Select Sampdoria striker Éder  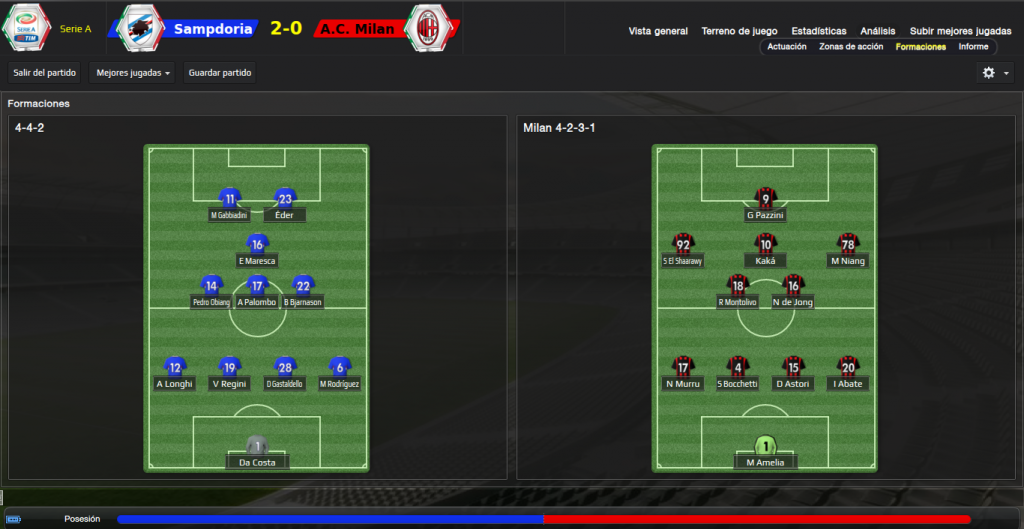[x=285, y=203]
